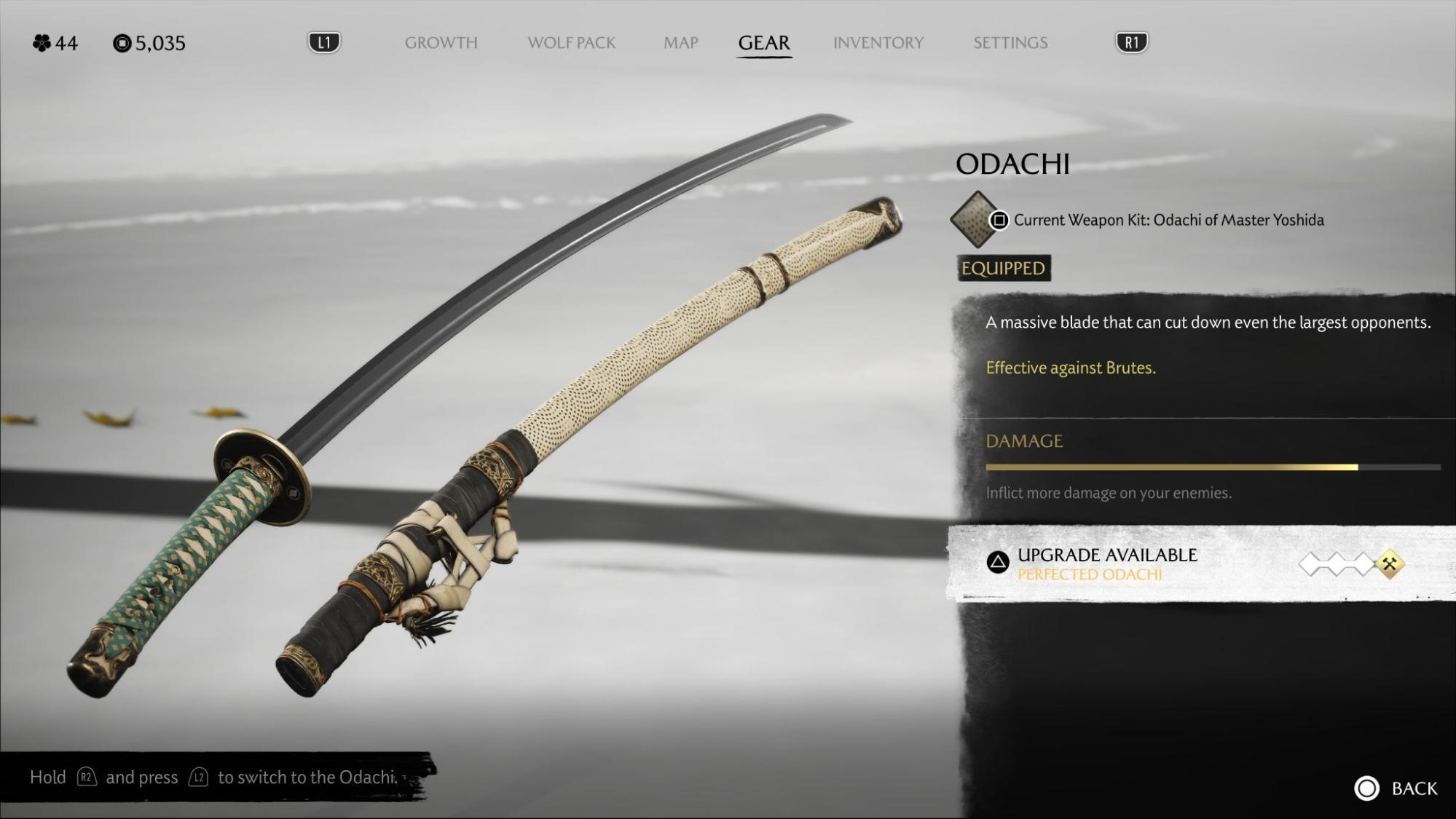Select the weapon kit diamond swatch
This screenshot has width=1456, height=819.
pyautogui.click(x=975, y=219)
